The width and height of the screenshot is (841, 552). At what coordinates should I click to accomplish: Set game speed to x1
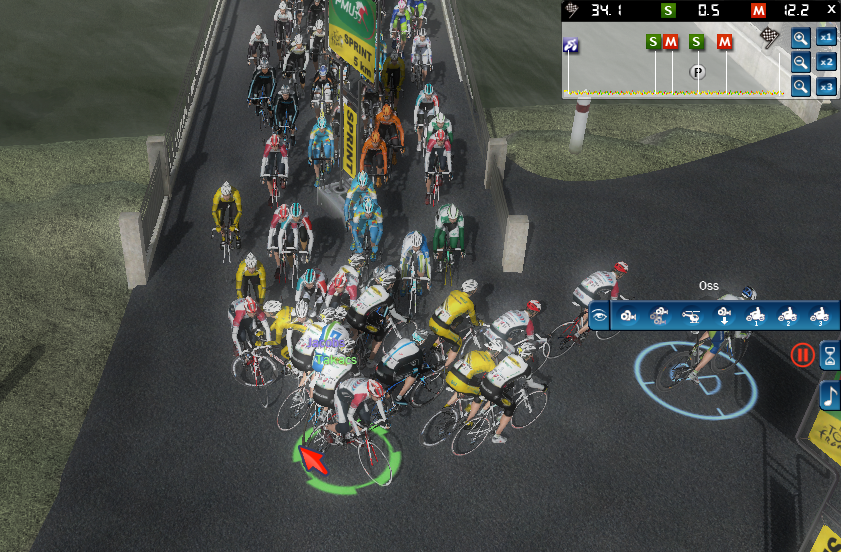tap(826, 38)
